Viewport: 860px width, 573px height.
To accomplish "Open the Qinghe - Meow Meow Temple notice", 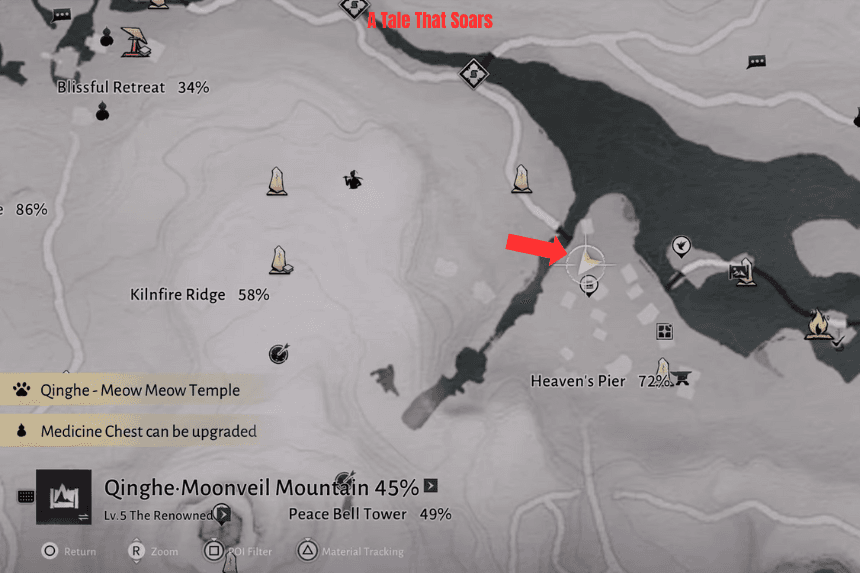I will pyautogui.click(x=140, y=390).
